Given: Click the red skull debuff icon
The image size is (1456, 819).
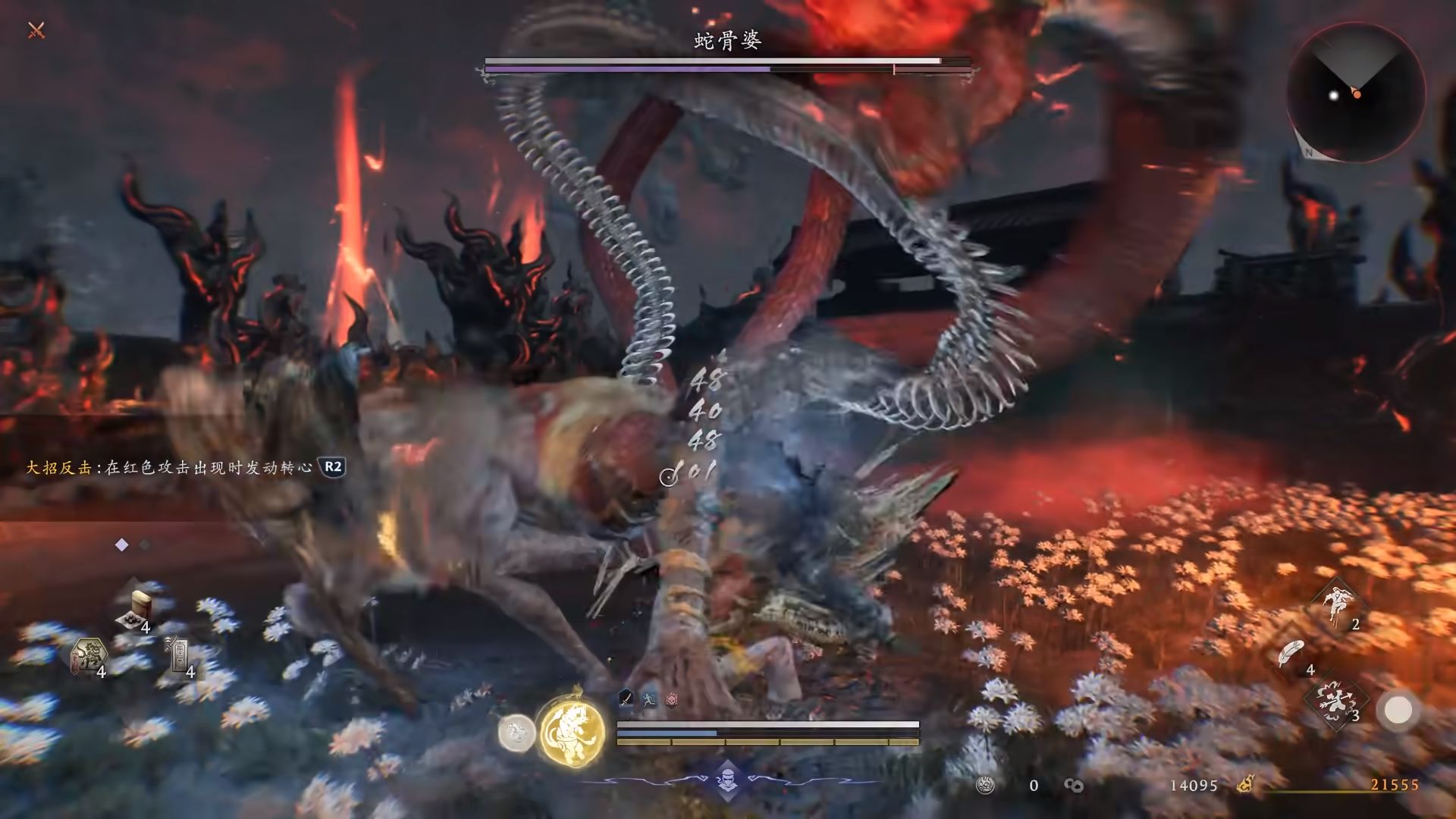Looking at the screenshot, I should [x=672, y=699].
